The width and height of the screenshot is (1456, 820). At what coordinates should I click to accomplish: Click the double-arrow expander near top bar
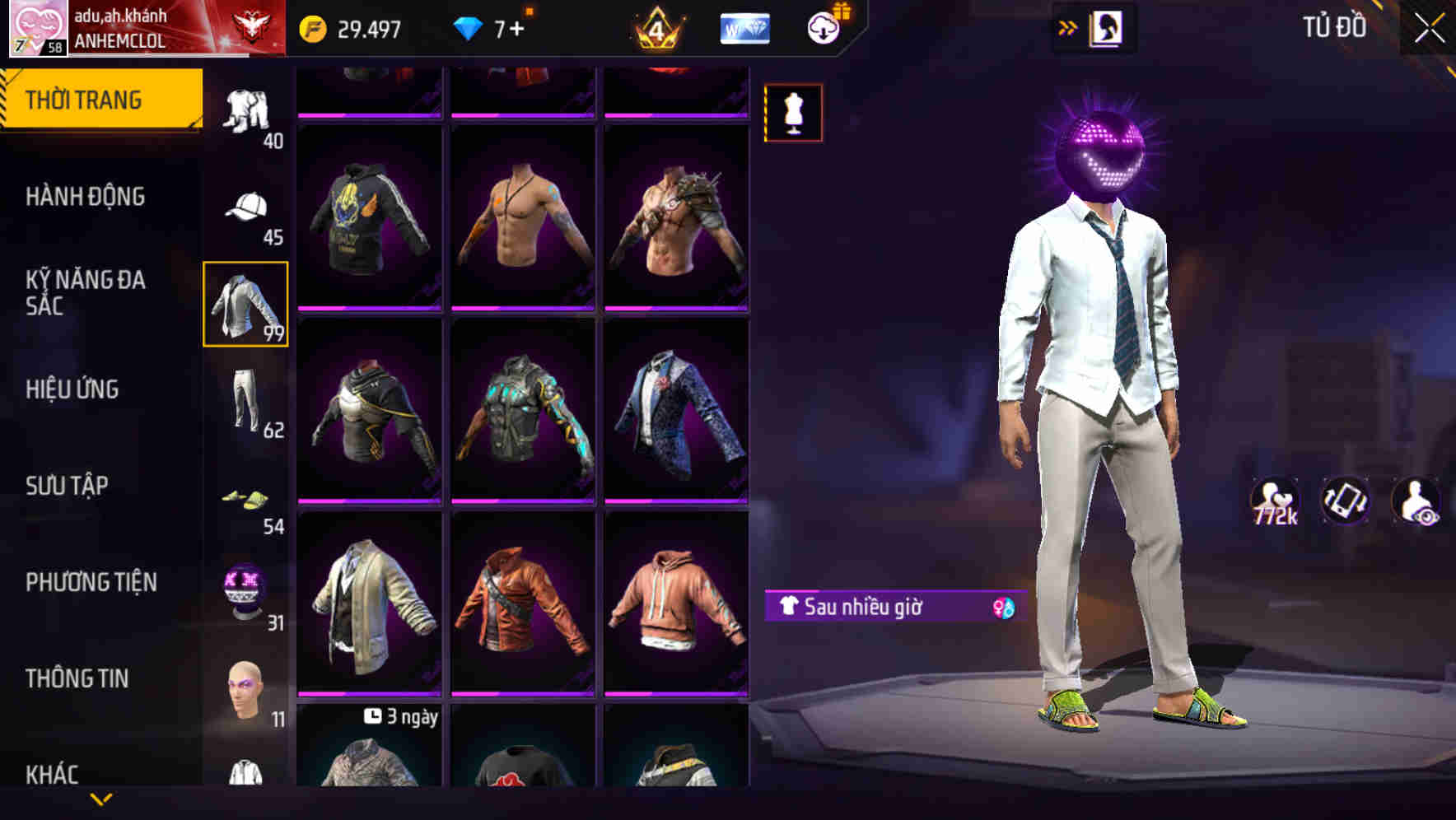click(x=1068, y=26)
